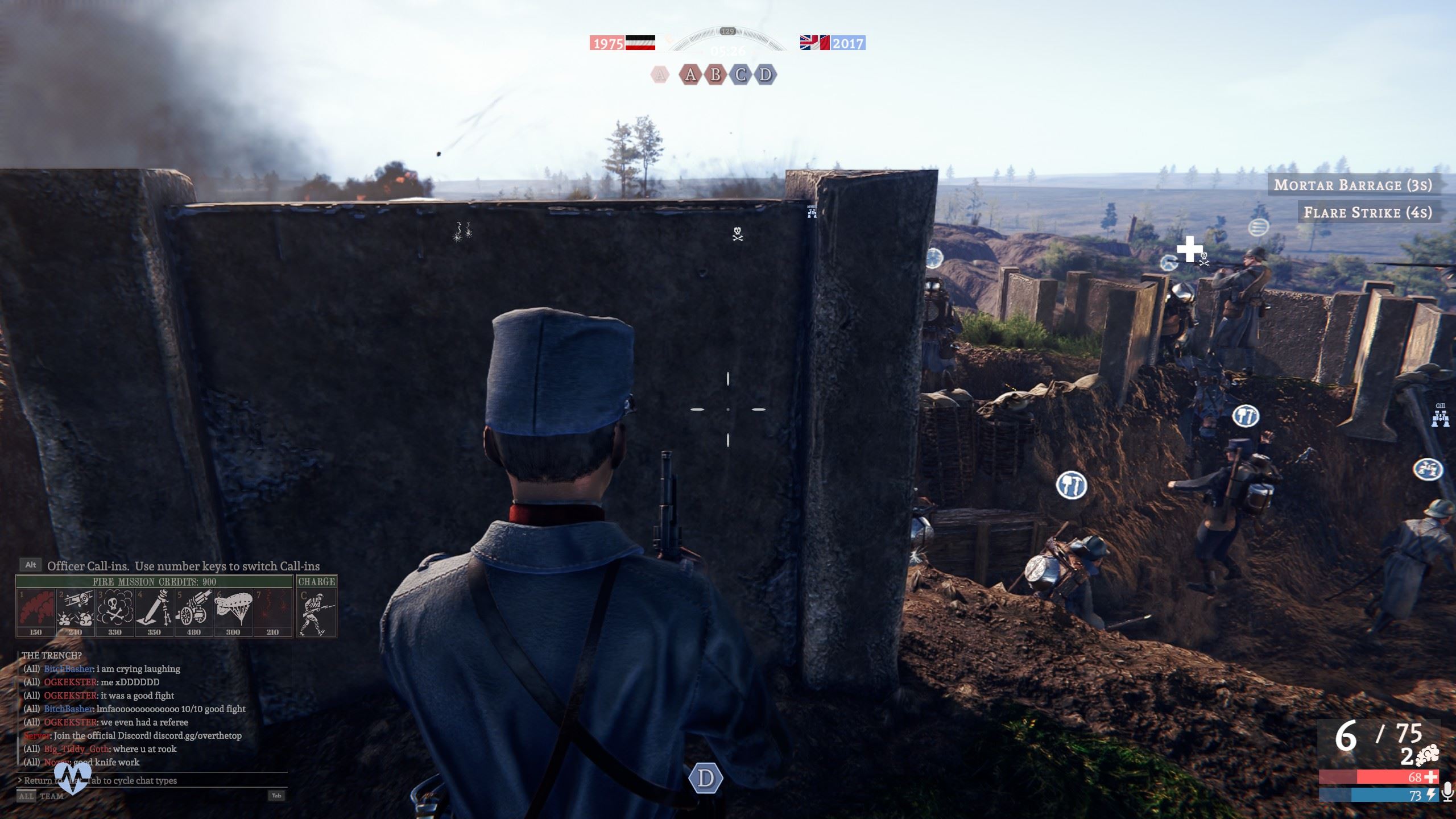
Task: Switch chat to the TEAM channel tab
Action: click(x=52, y=796)
